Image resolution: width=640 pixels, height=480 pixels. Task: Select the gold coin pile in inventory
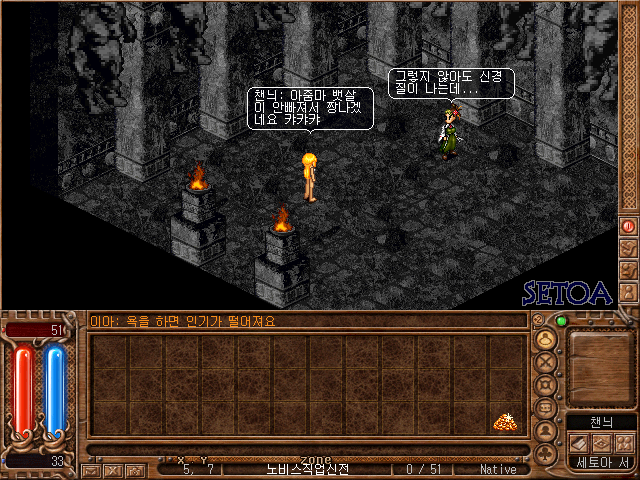point(504,422)
